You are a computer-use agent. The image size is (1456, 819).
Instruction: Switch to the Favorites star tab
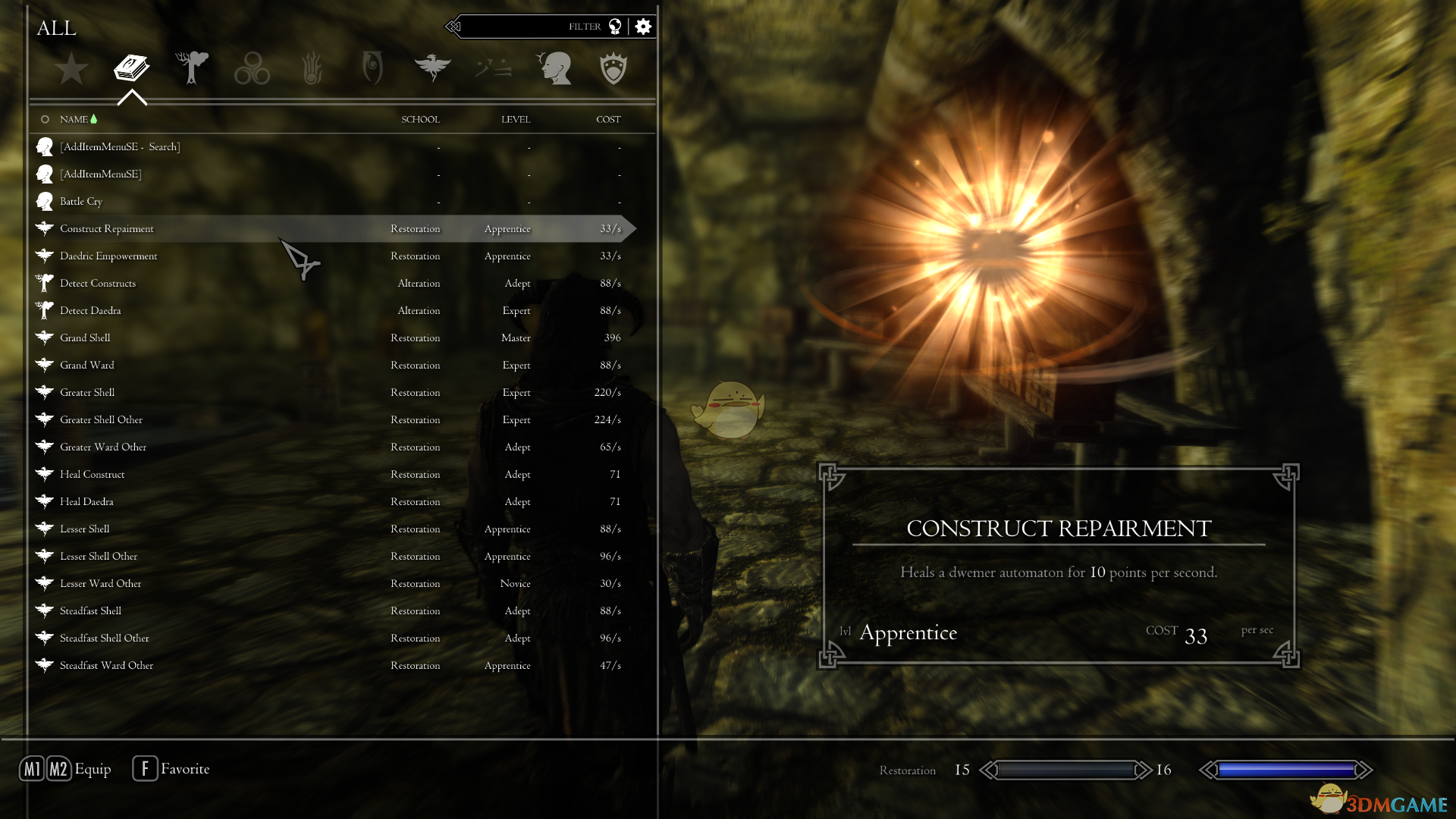pyautogui.click(x=71, y=68)
